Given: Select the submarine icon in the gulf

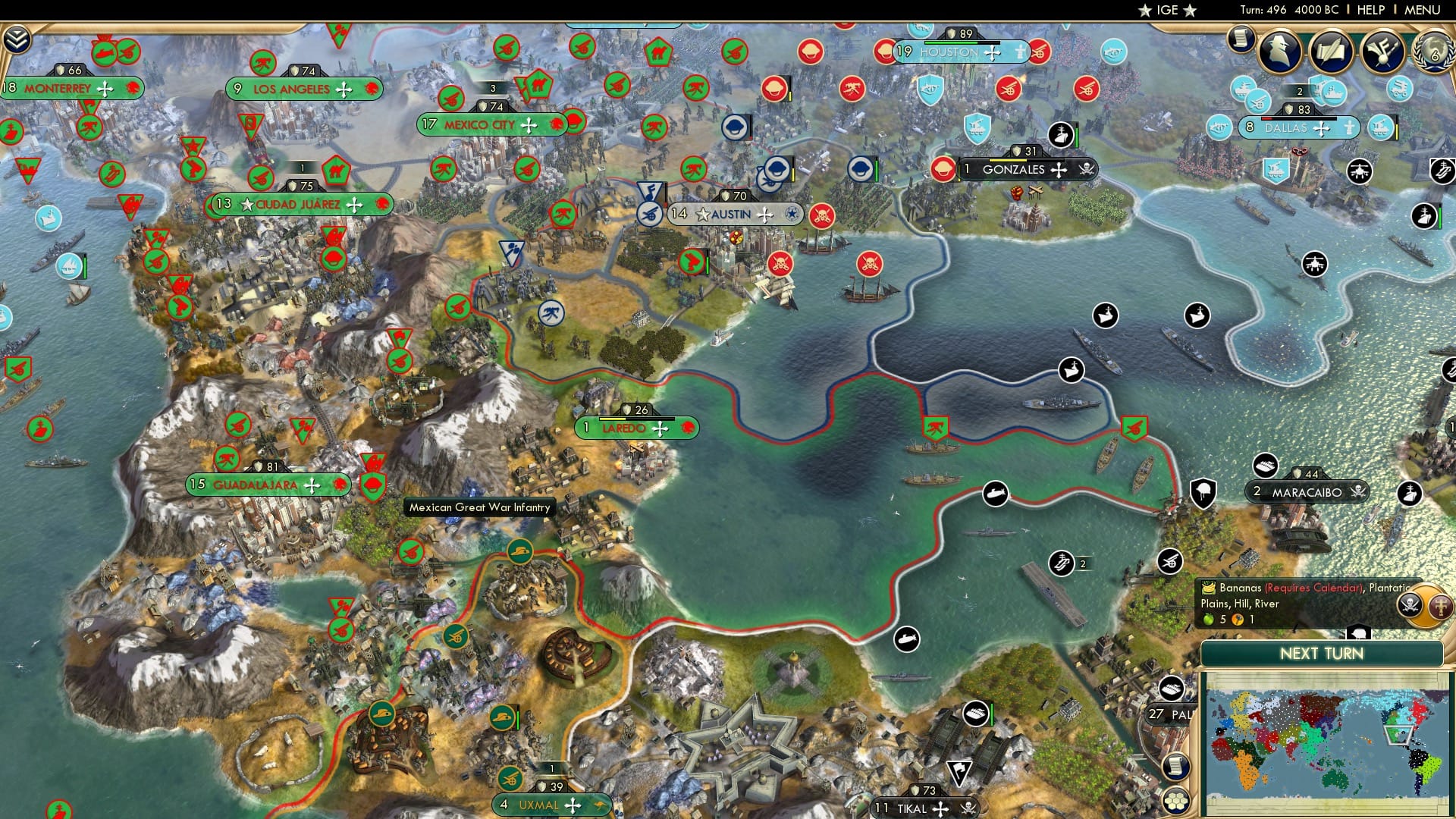Looking at the screenshot, I should point(995,494).
